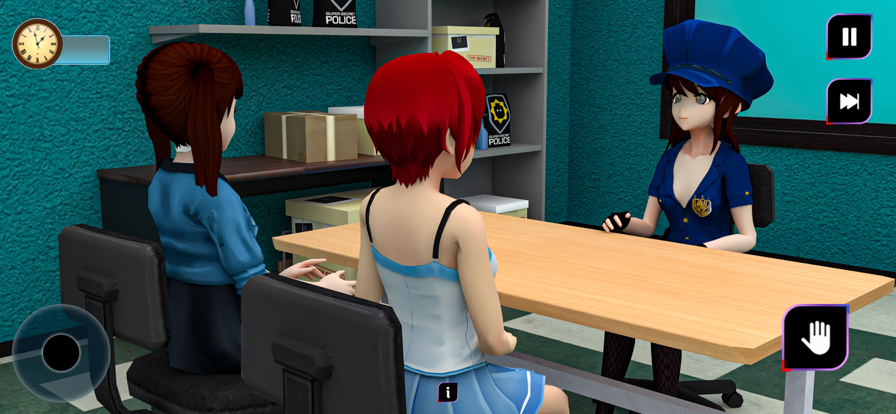Screen dimensions: 896x414
Task: Tap the virtual joystick pad
Action: pos(61,352)
